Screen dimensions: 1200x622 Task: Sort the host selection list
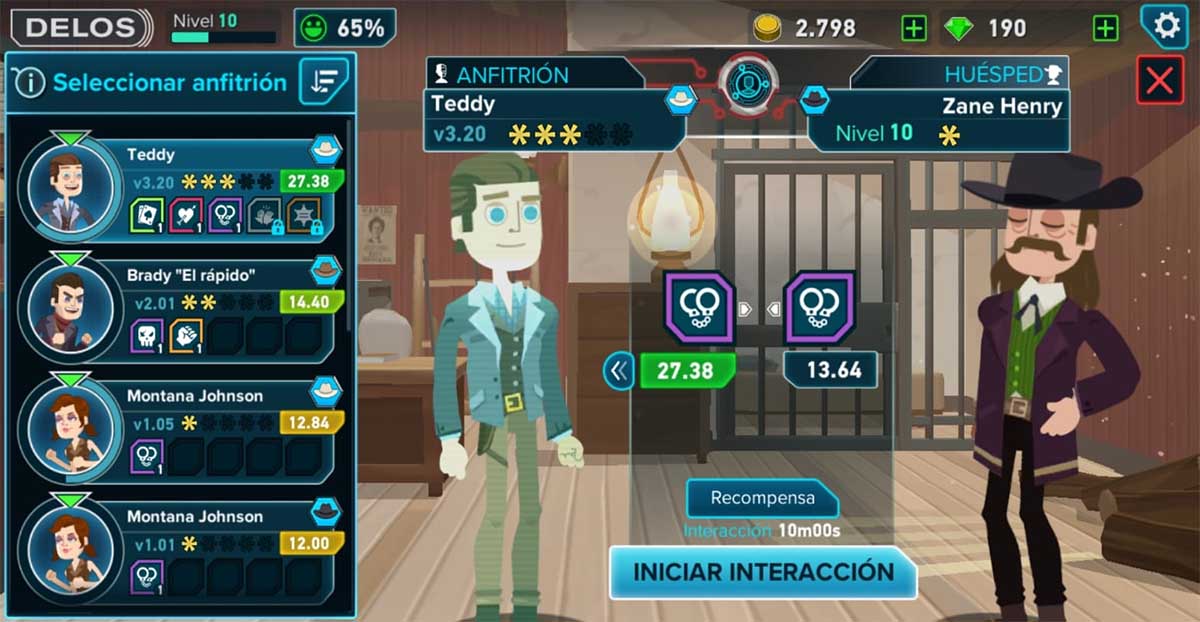pyautogui.click(x=324, y=82)
